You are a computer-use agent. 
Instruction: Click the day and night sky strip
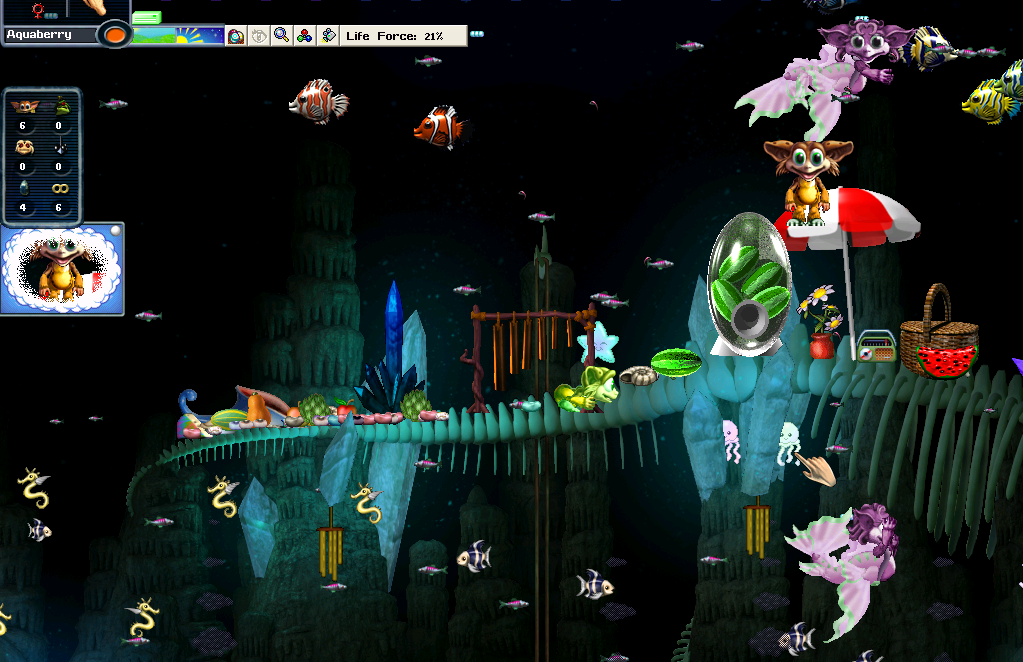(x=179, y=36)
